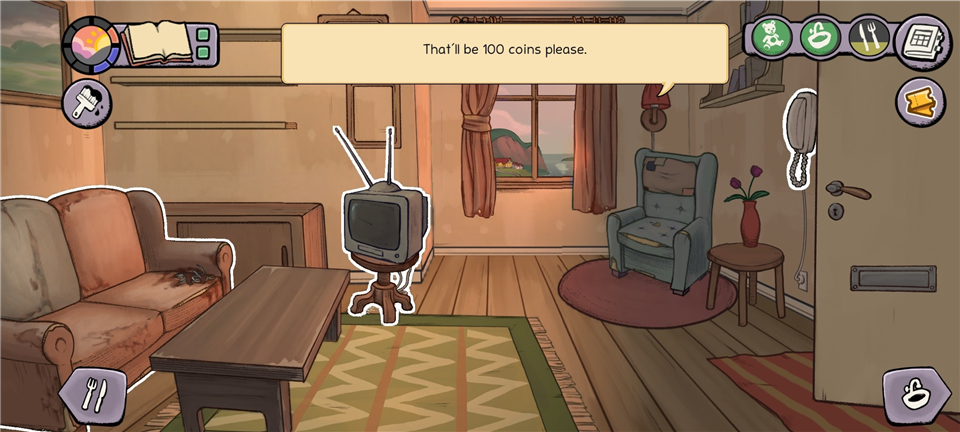The height and width of the screenshot is (432, 960).
Task: Check the sink hygiene need
Action: [x=819, y=38]
